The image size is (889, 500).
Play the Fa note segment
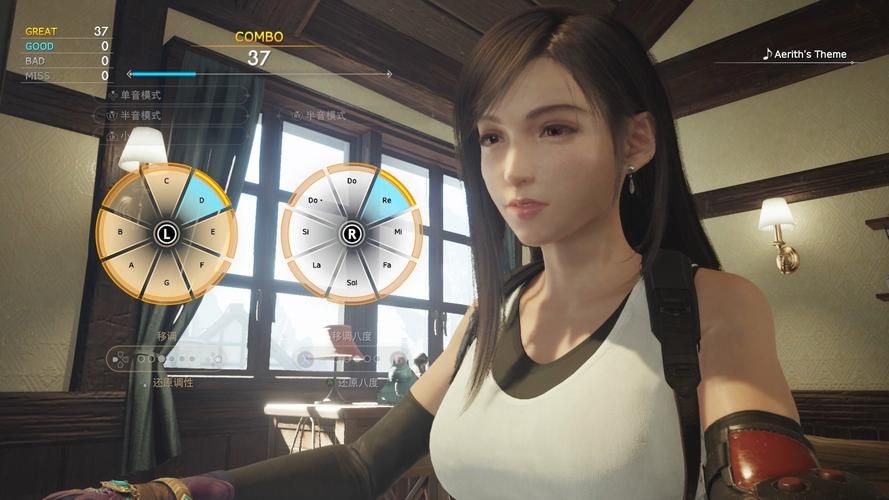[x=385, y=266]
